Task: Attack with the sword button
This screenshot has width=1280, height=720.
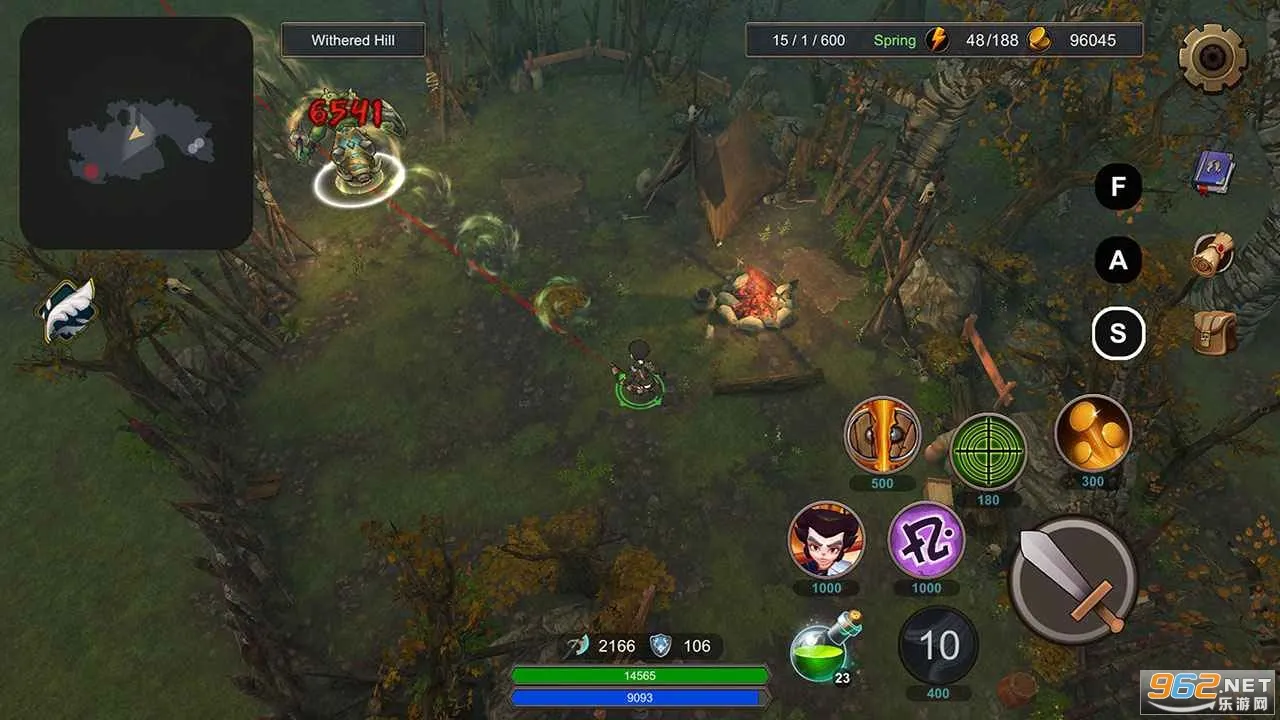Action: [x=1073, y=579]
